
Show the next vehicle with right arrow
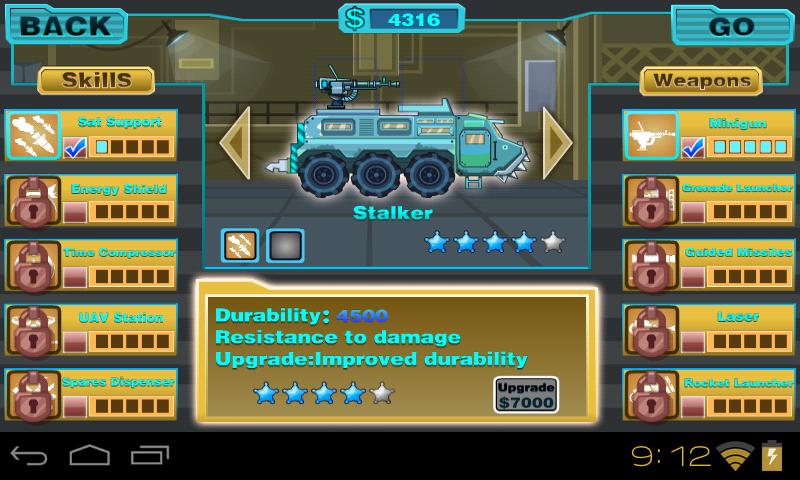coord(556,141)
